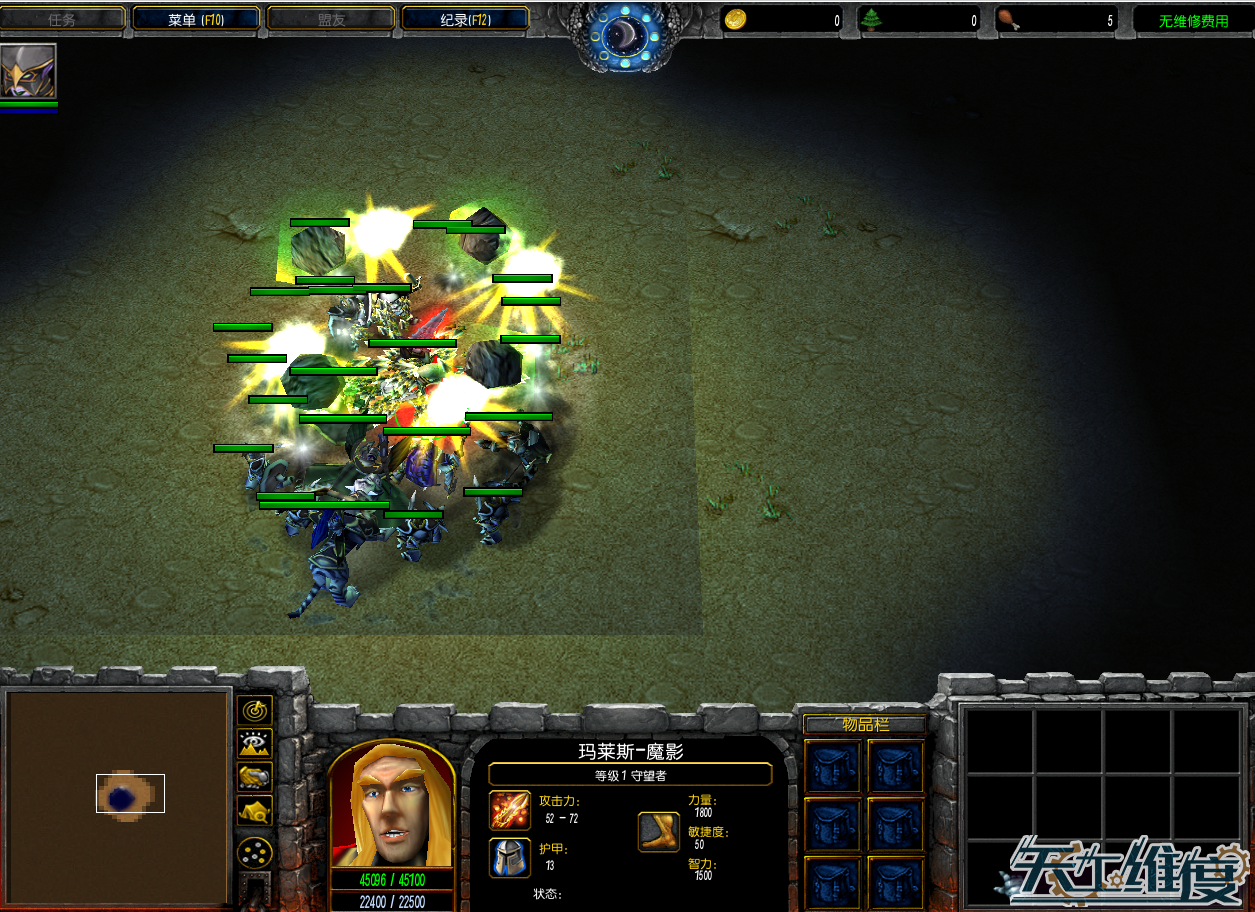Toggle minimap ally color mode button
The height and width of the screenshot is (912, 1255).
pos(256,776)
